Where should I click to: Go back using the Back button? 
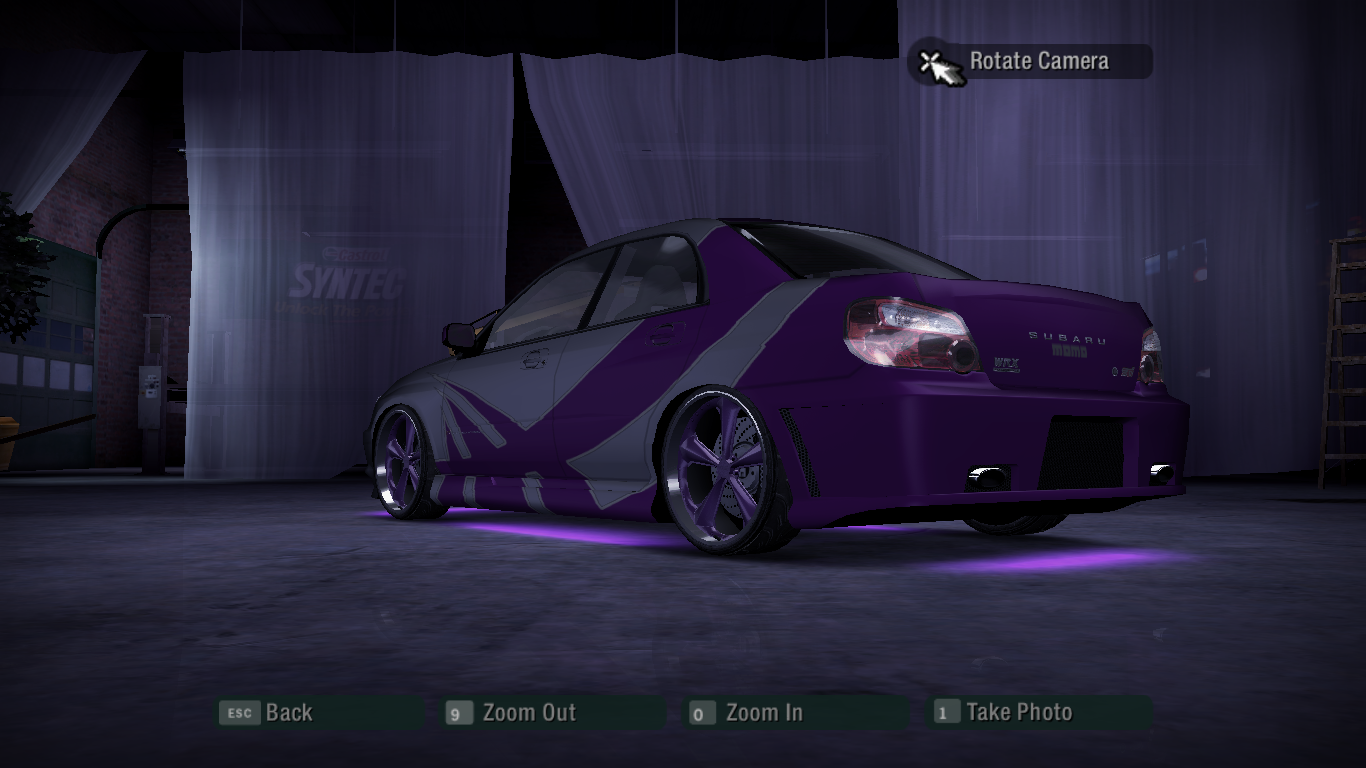tap(288, 713)
